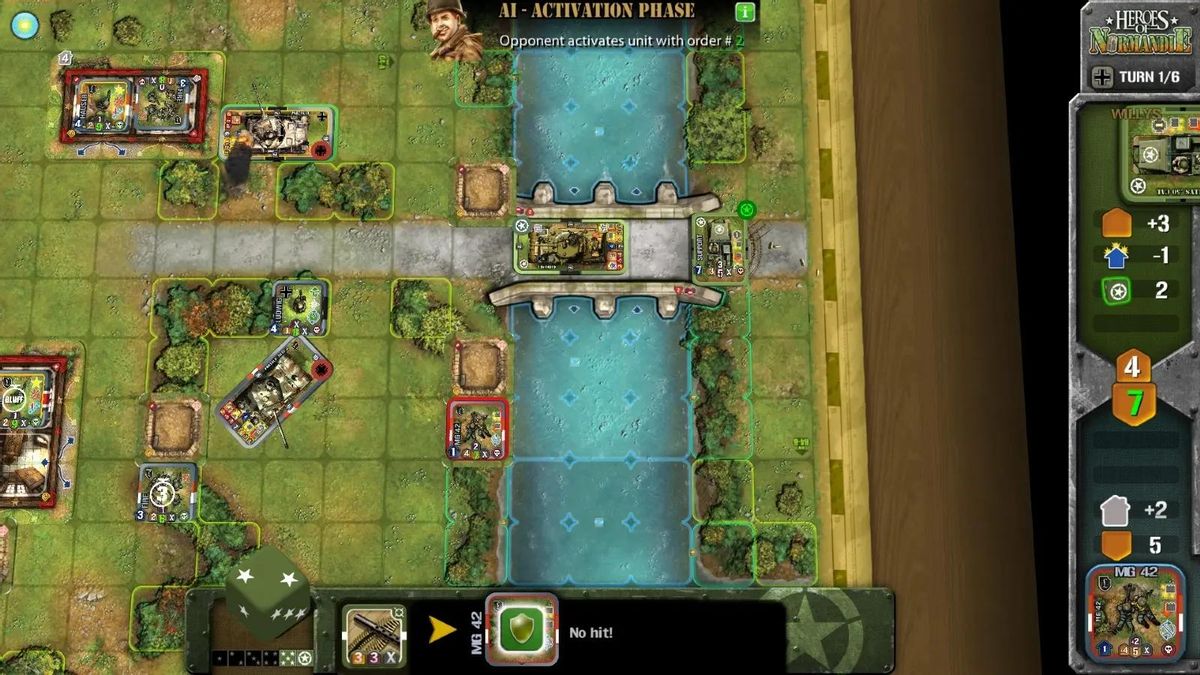Select the machine gun weapon icon
Image resolution: width=1200 pixels, height=675 pixels.
pos(374,634)
